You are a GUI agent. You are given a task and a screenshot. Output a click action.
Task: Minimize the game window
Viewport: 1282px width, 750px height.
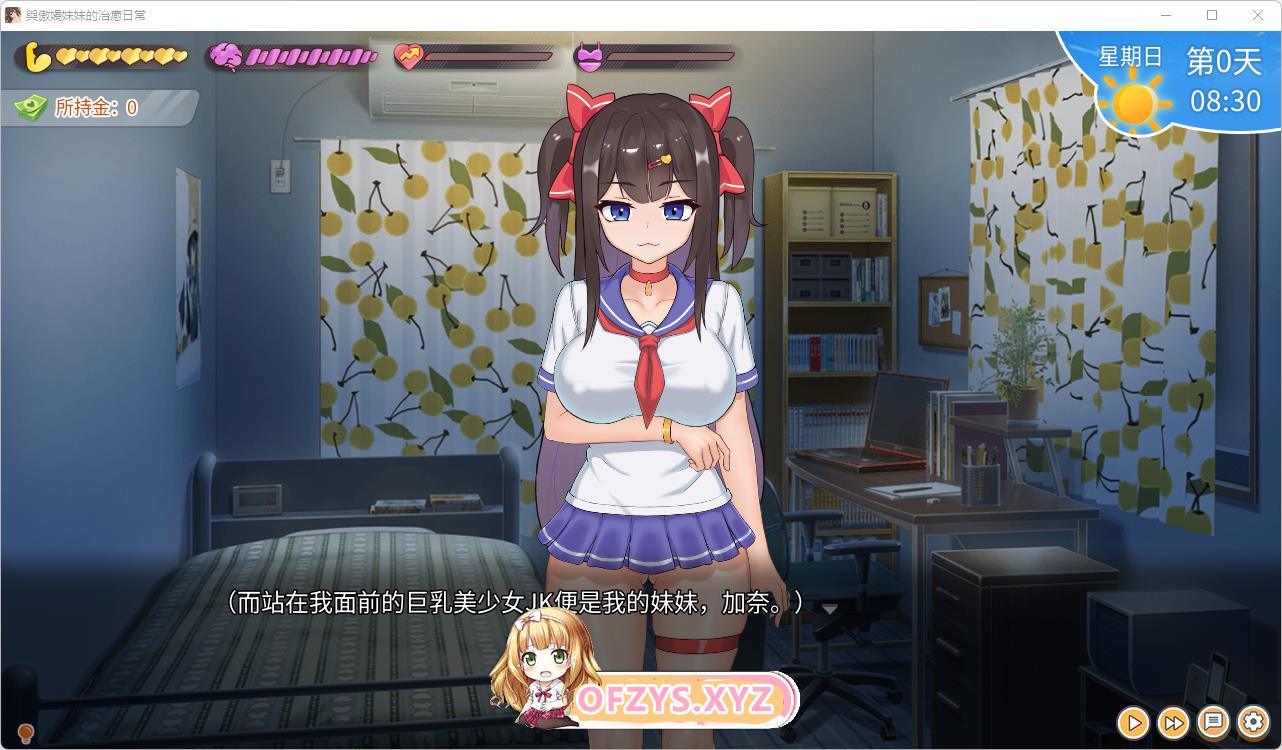(x=1166, y=15)
